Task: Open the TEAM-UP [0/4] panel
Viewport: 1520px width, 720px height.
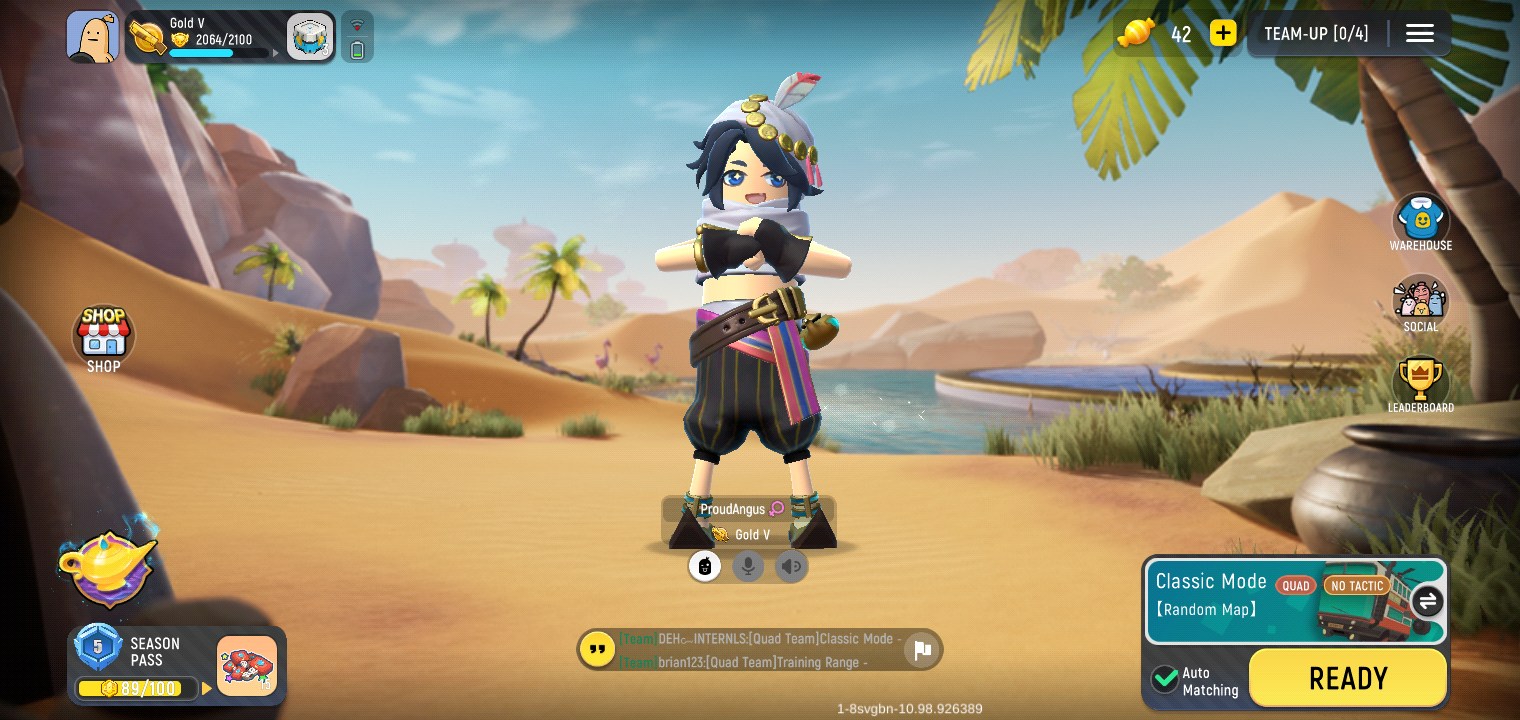Action: tap(1315, 33)
